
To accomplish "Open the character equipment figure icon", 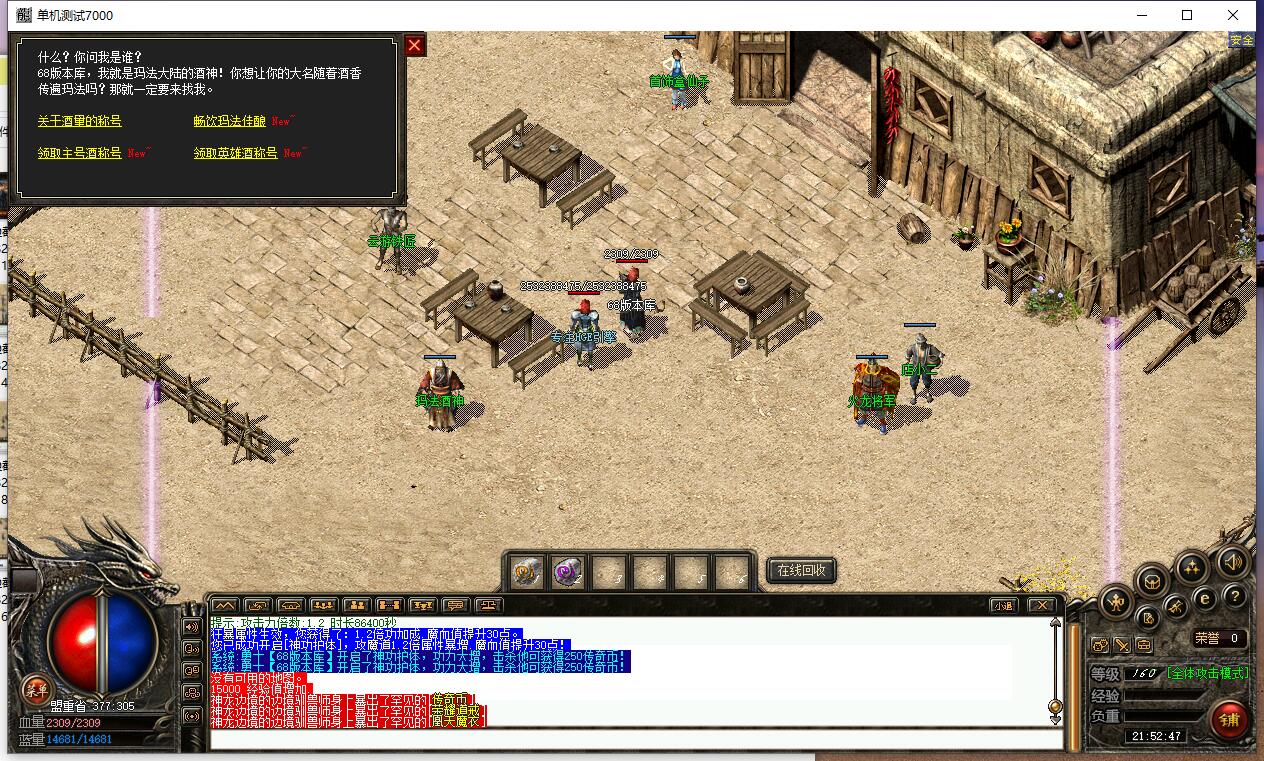I will pyautogui.click(x=1115, y=602).
